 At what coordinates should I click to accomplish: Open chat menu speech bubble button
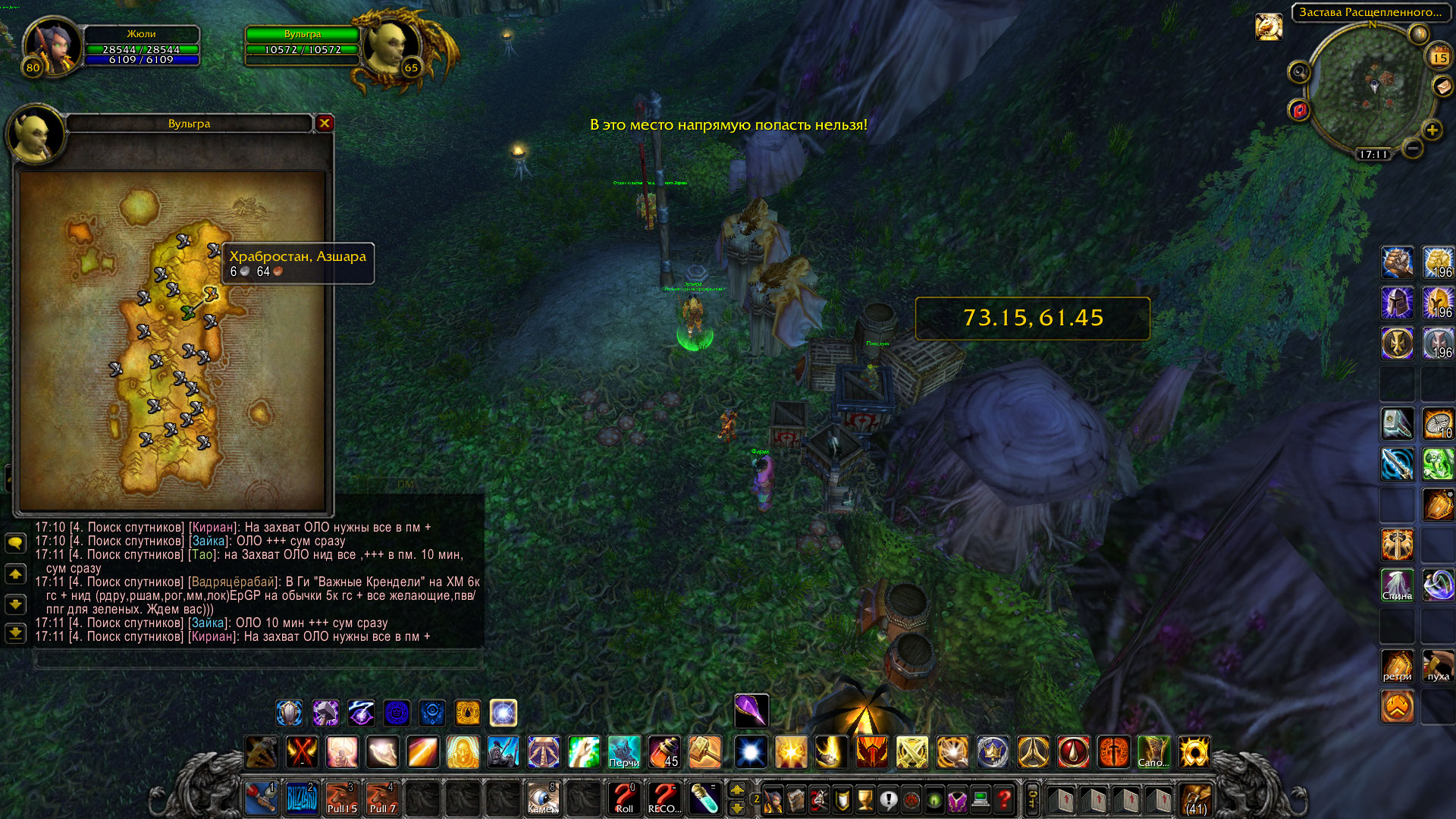pos(15,543)
